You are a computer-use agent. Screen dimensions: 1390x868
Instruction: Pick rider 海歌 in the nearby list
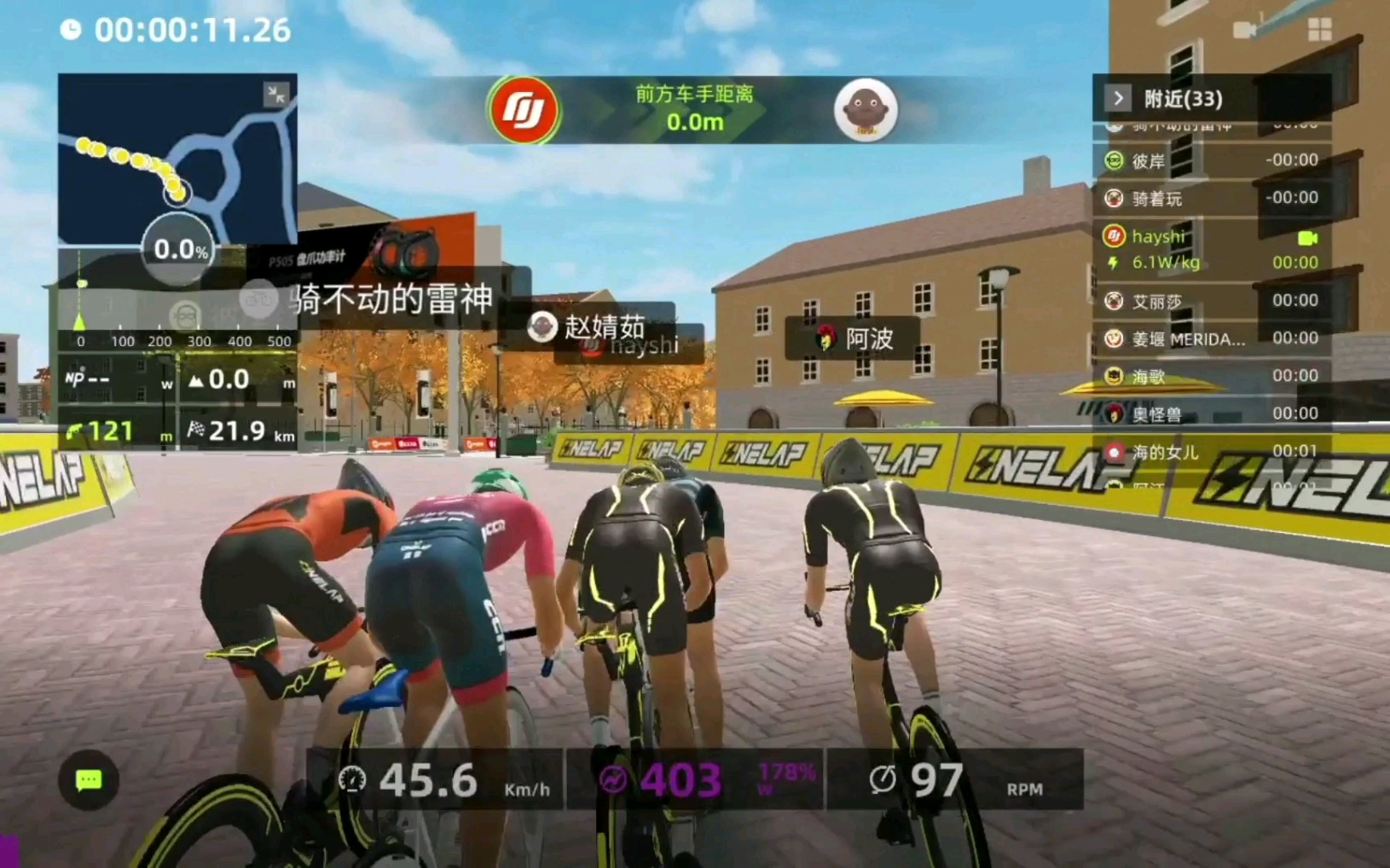click(1211, 376)
